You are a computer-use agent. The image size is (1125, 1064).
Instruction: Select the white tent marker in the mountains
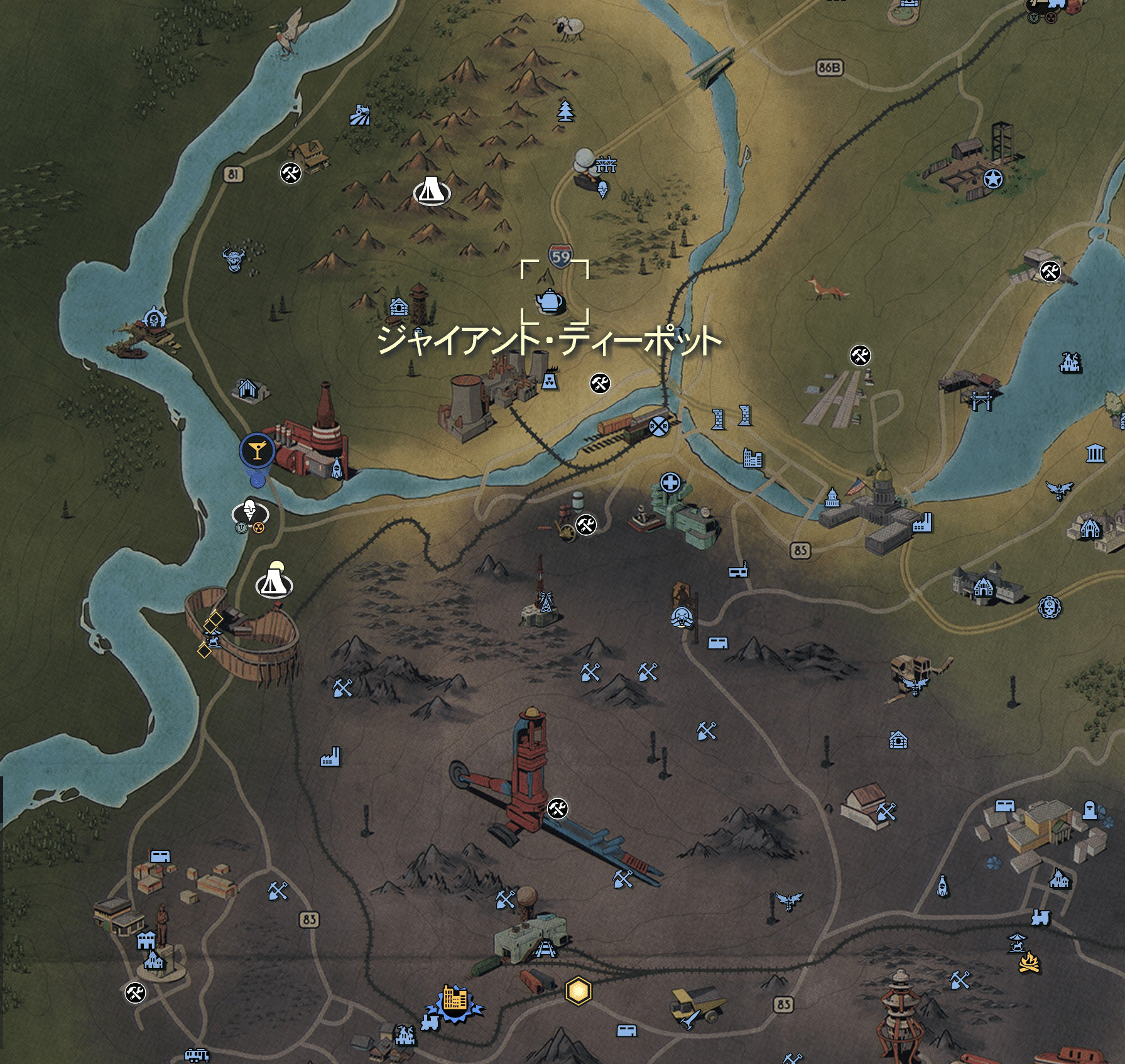(x=432, y=190)
